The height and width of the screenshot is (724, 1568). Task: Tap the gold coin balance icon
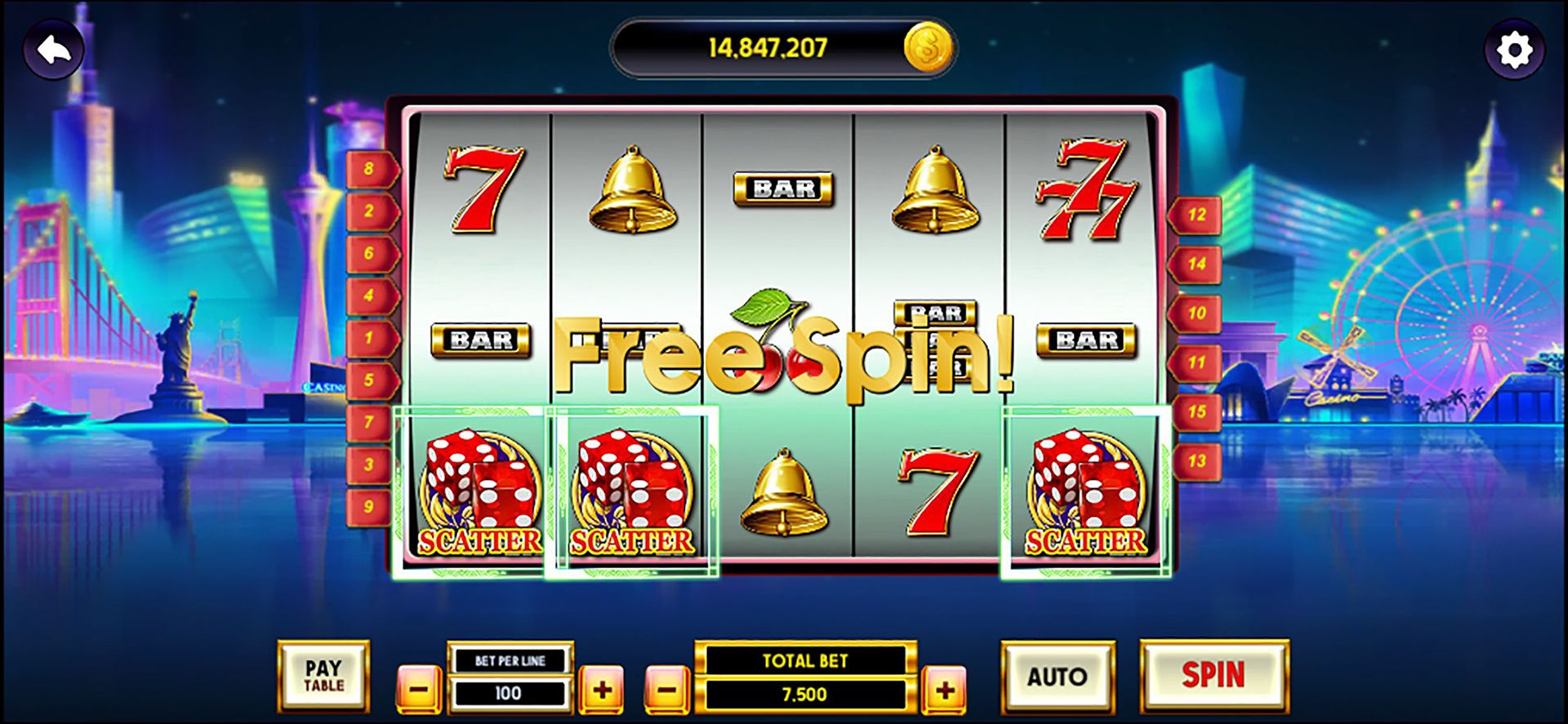point(929,47)
